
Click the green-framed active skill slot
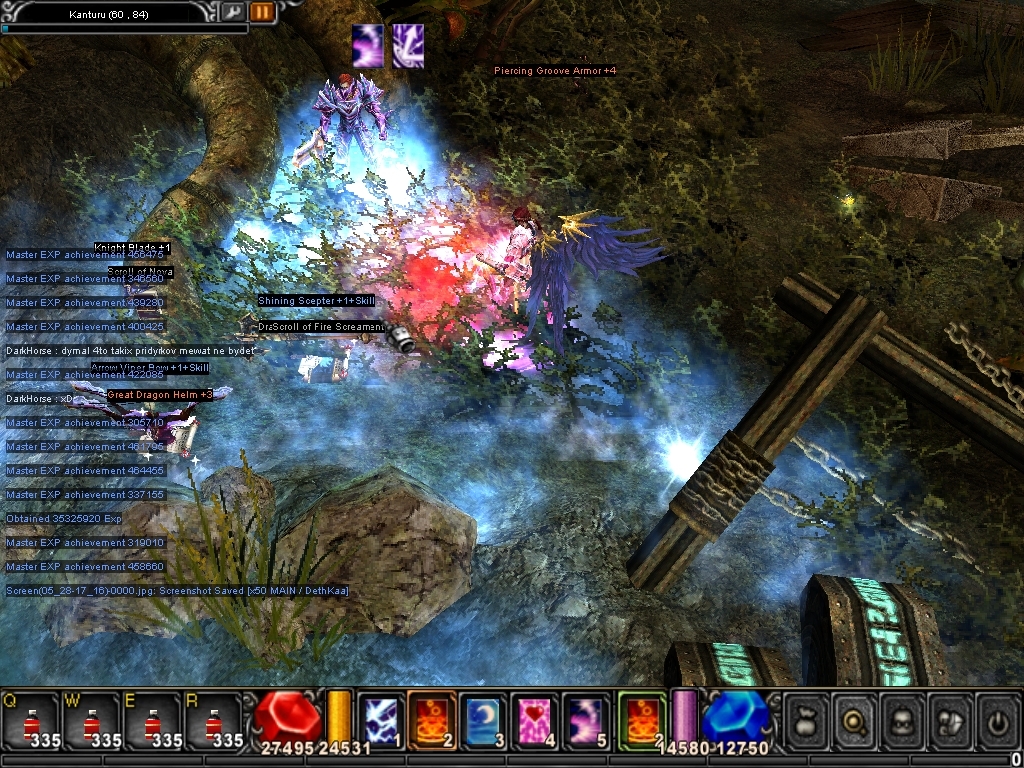[x=642, y=720]
